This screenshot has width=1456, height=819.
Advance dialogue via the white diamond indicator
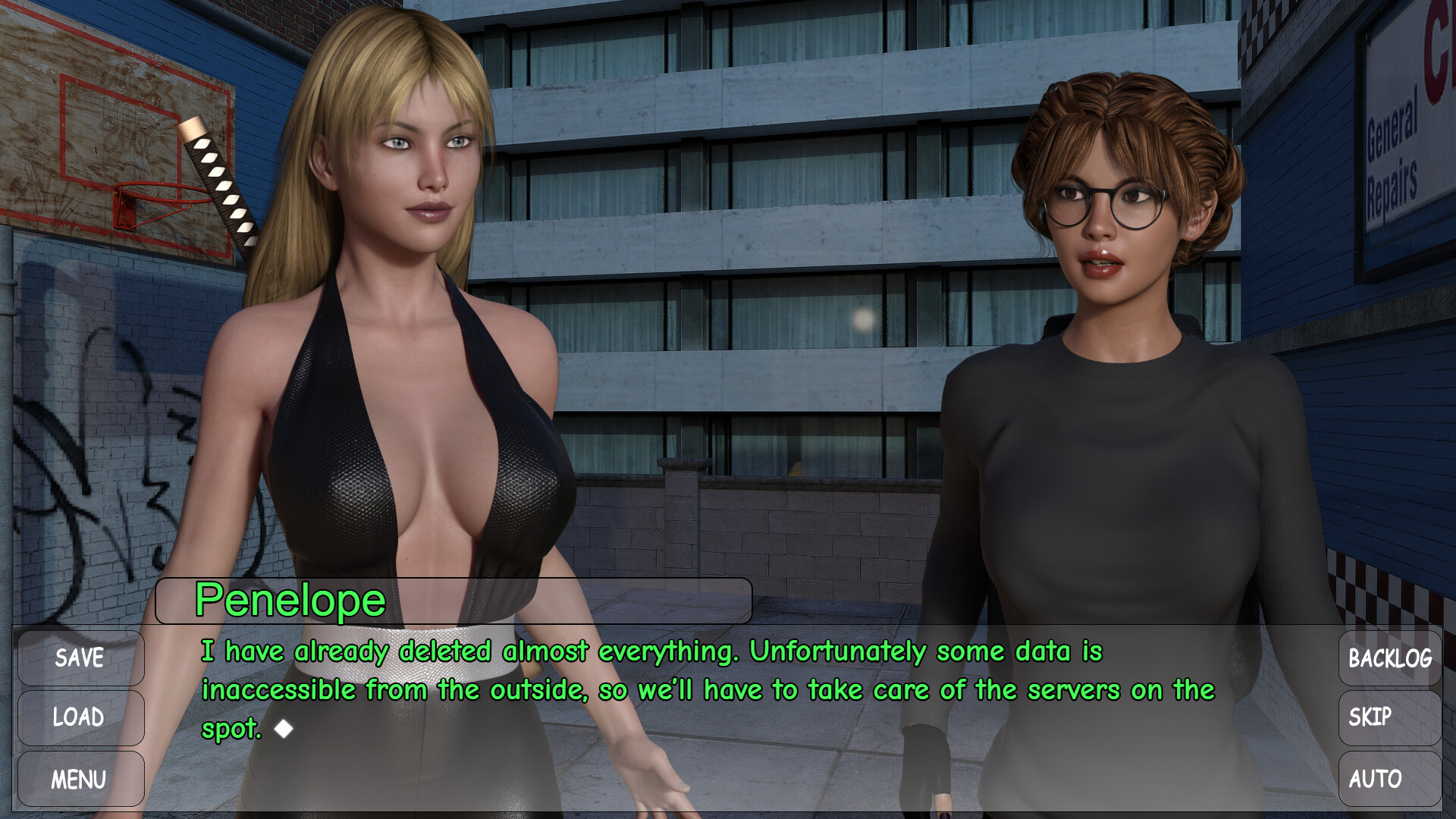(x=284, y=729)
